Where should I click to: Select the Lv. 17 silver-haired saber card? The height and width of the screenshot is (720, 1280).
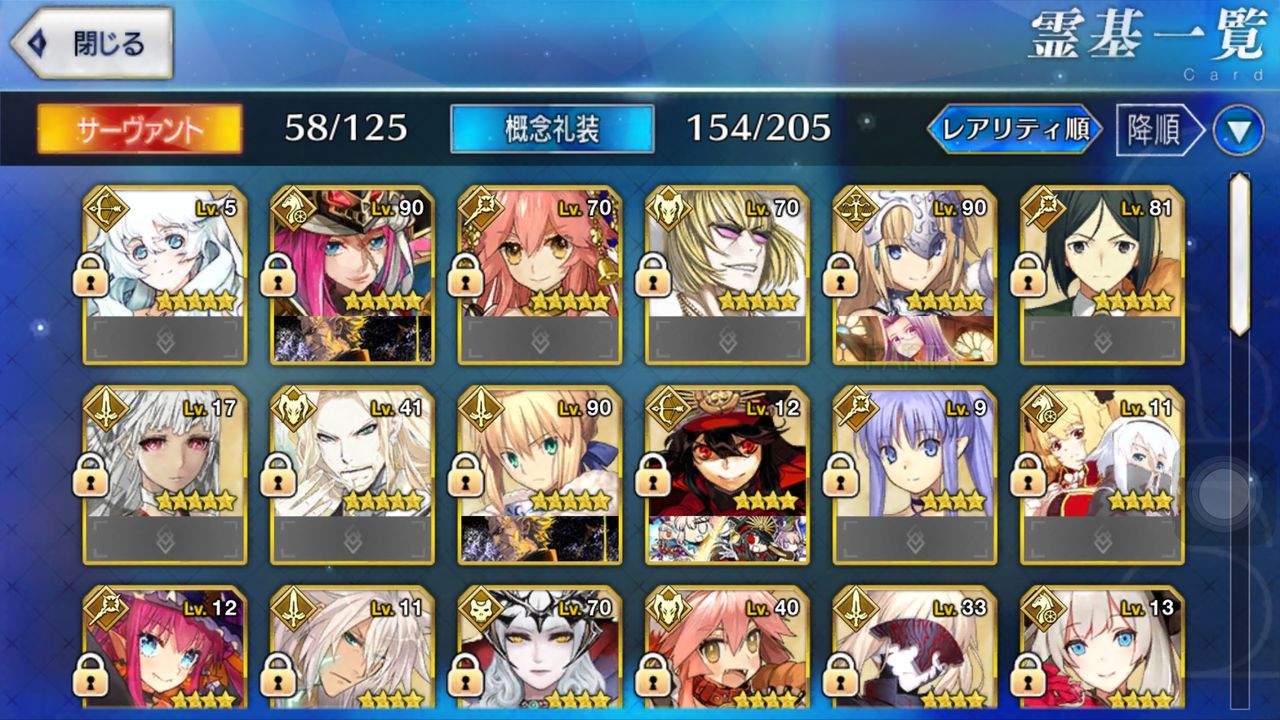click(x=165, y=474)
